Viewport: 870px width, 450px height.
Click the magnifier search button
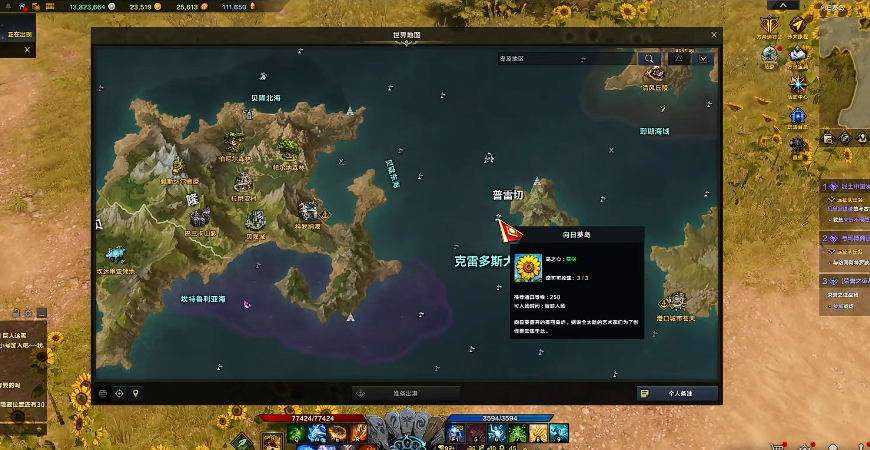pyautogui.click(x=651, y=59)
